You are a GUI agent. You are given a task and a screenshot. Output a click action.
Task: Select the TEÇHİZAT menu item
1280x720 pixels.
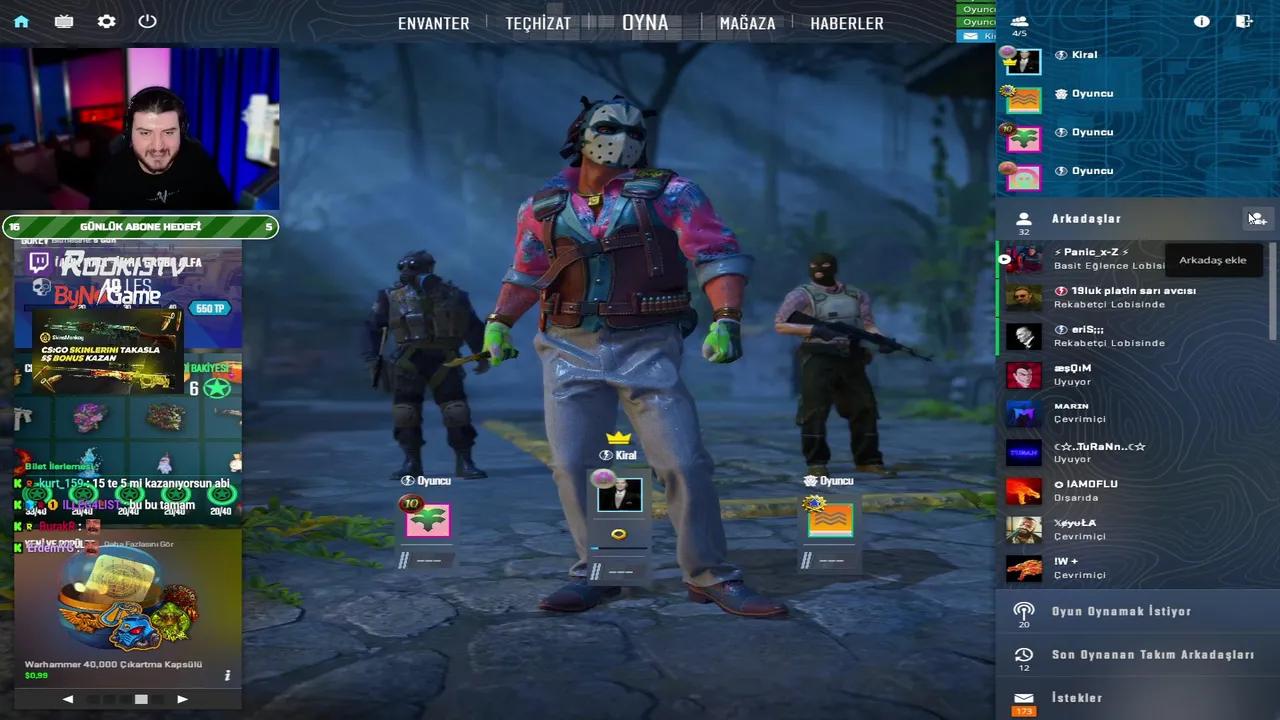point(539,22)
